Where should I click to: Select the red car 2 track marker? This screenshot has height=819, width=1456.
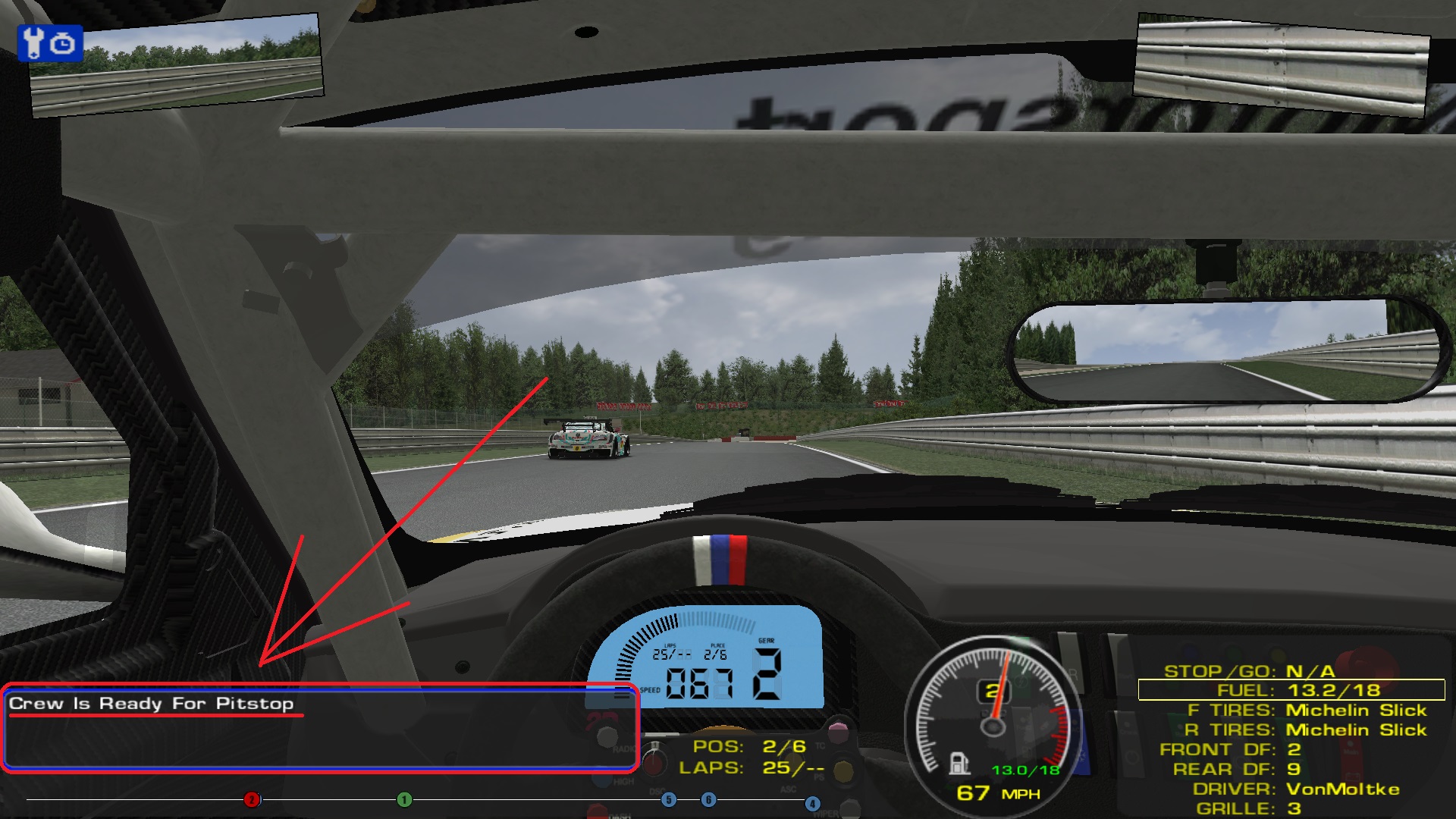[x=252, y=799]
